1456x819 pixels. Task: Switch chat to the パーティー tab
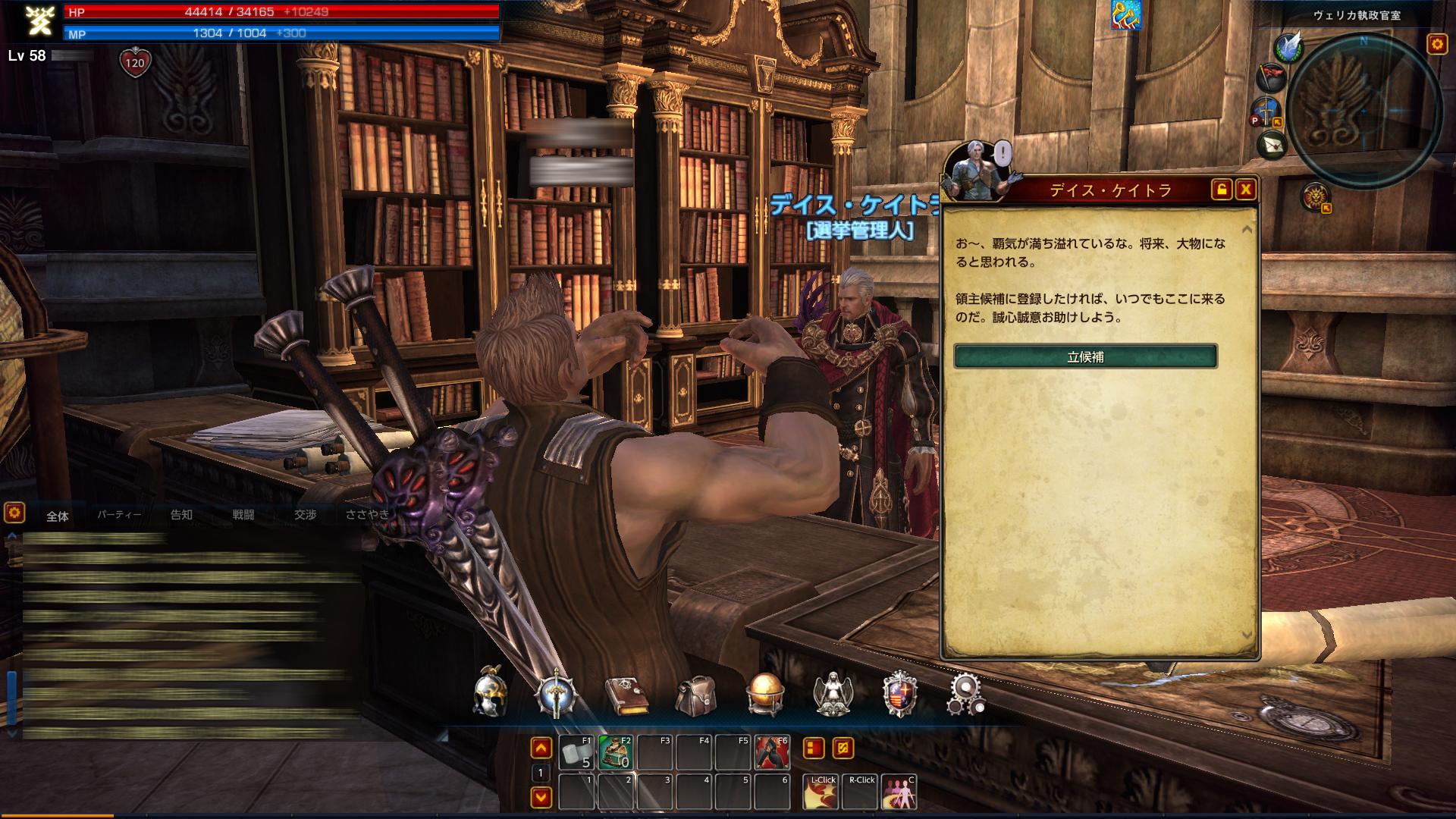click(119, 515)
